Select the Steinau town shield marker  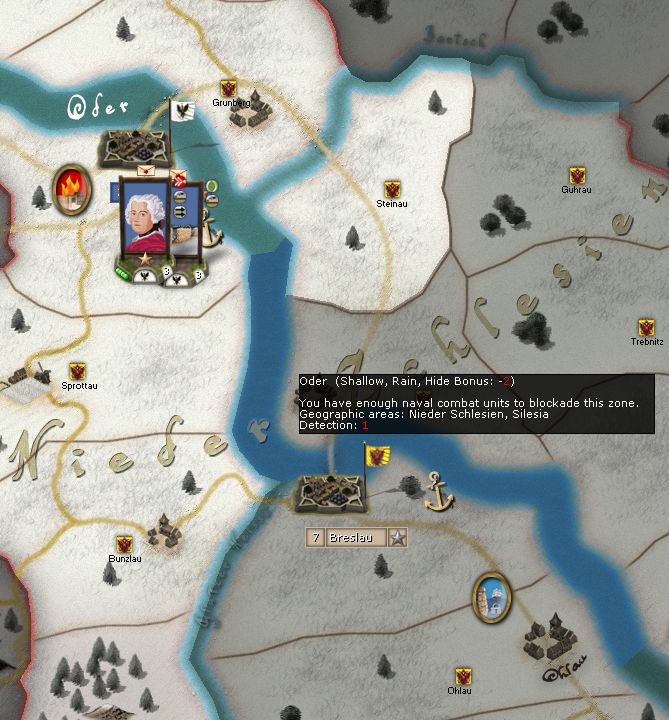(x=394, y=189)
